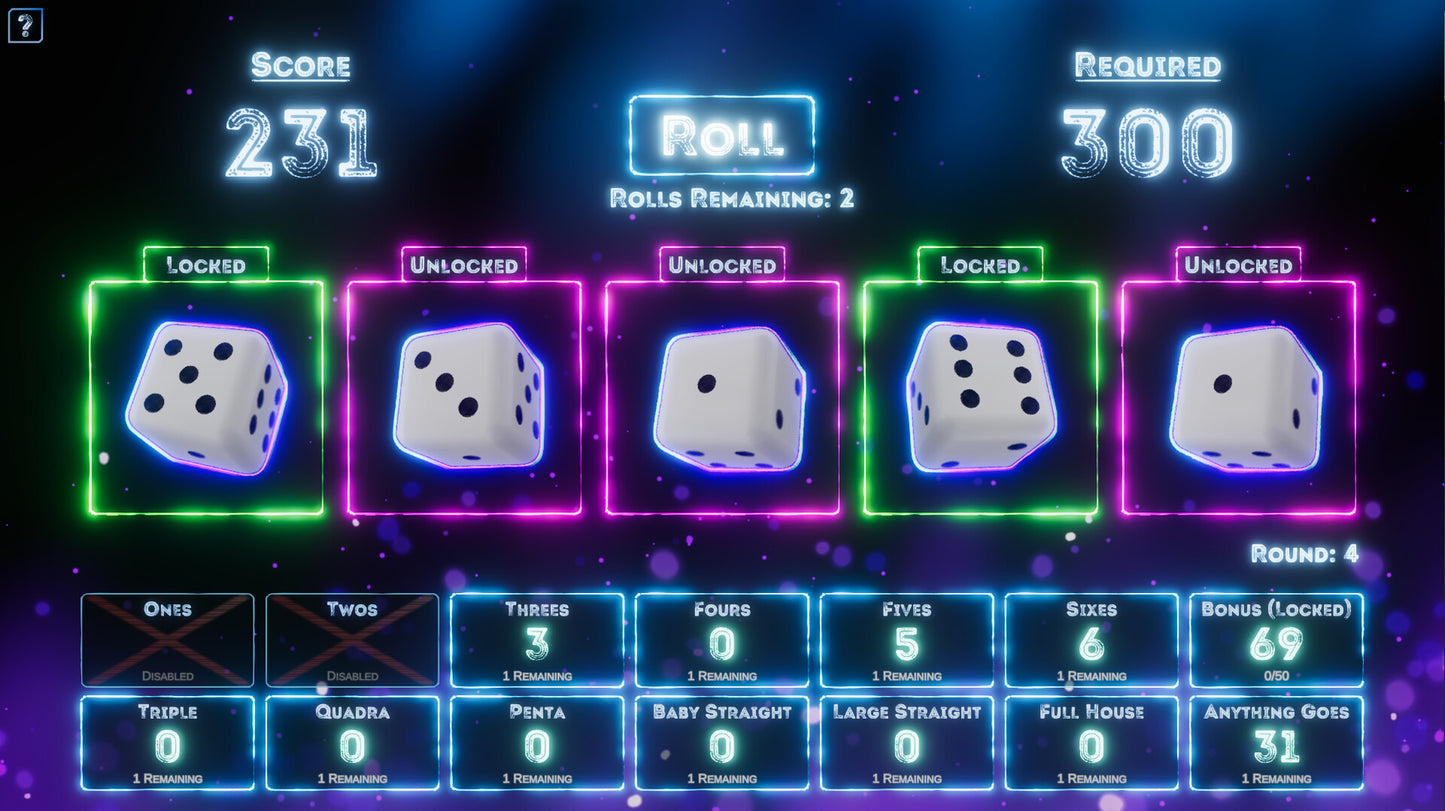Roll the dice with the Roll button
The height and width of the screenshot is (811, 1445).
721,135
